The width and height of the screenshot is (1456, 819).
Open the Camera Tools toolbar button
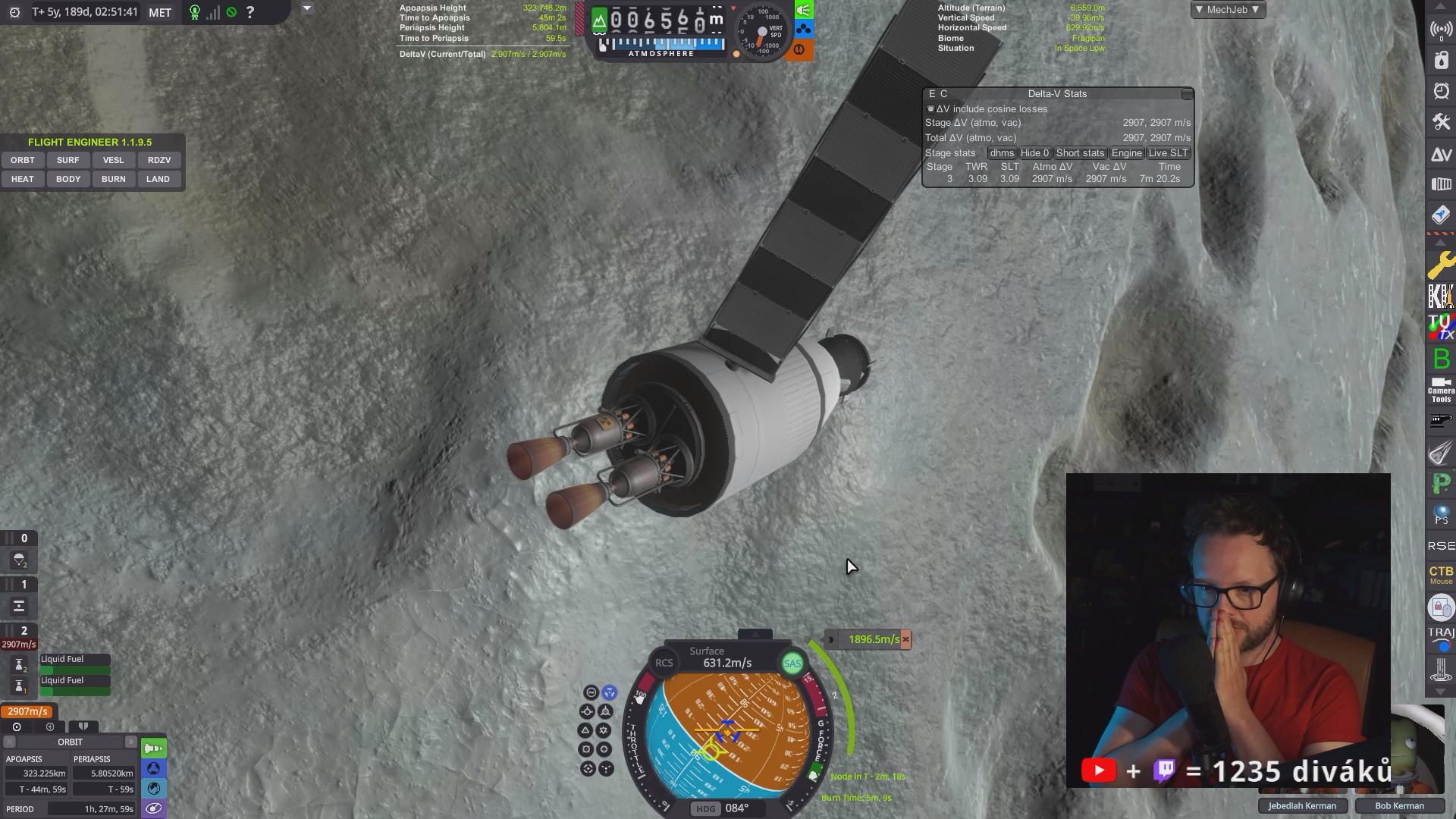(1441, 390)
